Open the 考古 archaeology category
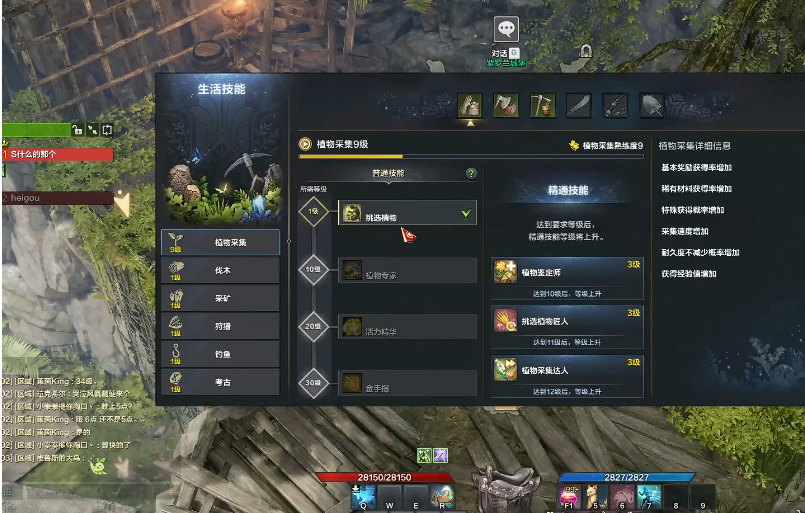 pyautogui.click(x=220, y=381)
